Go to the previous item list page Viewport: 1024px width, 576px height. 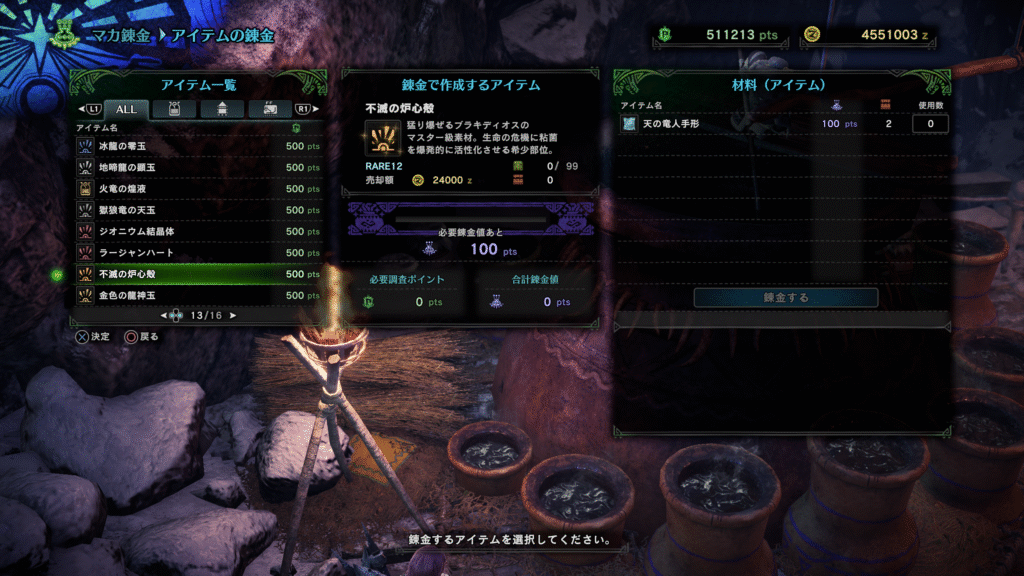[164, 315]
